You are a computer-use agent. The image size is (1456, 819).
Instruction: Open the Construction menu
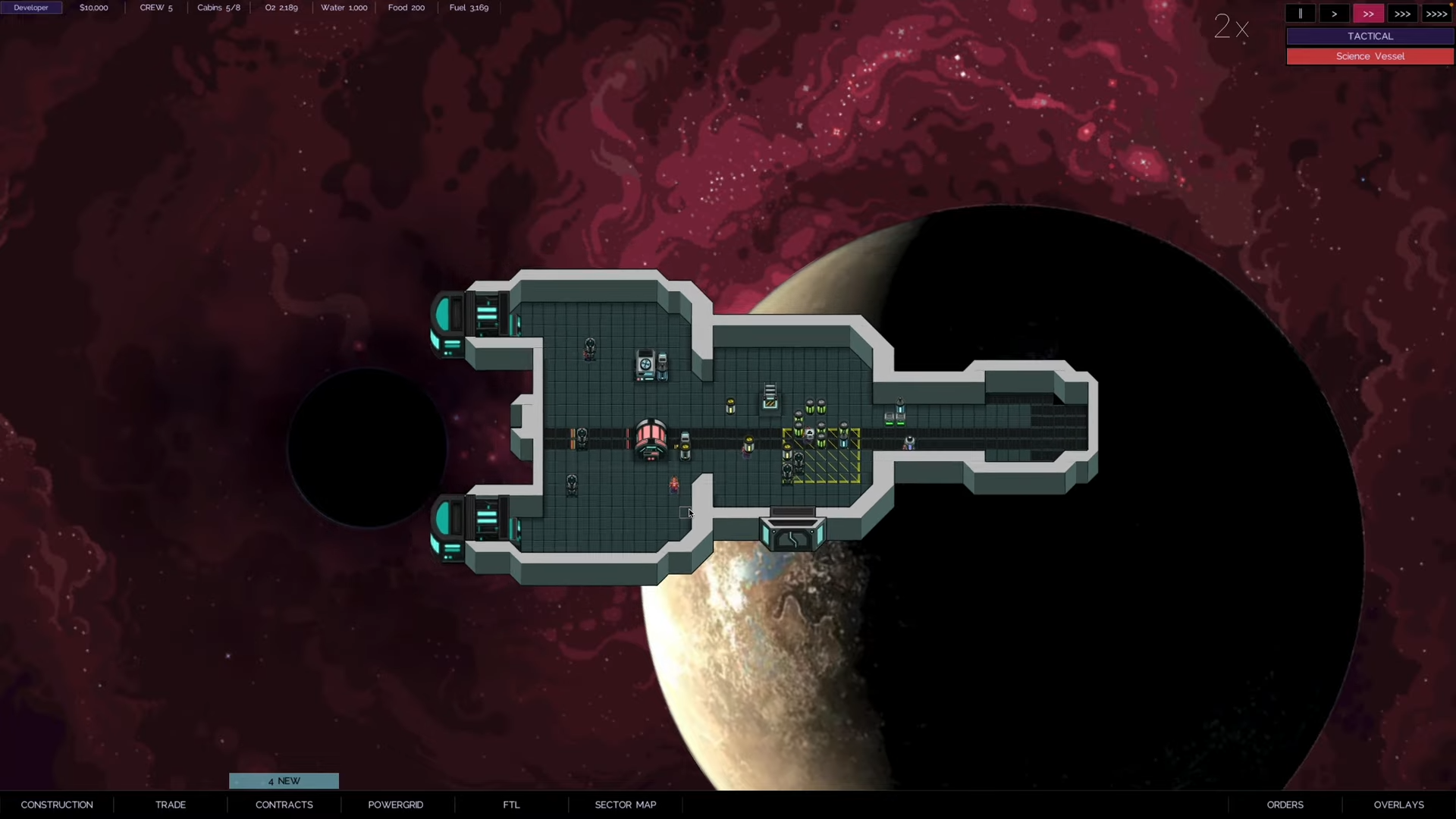click(57, 805)
